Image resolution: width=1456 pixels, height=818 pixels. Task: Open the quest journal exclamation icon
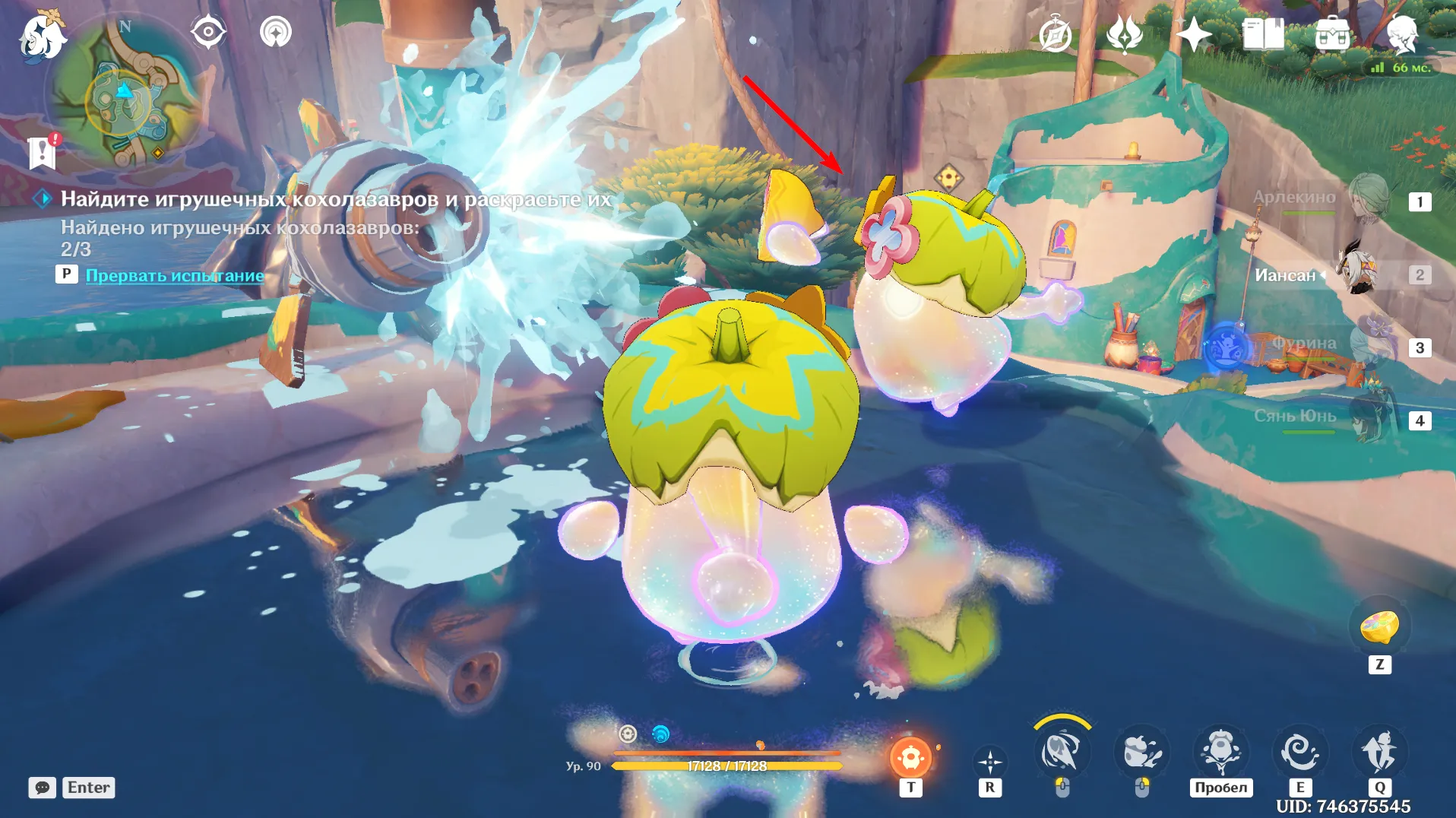[x=43, y=152]
